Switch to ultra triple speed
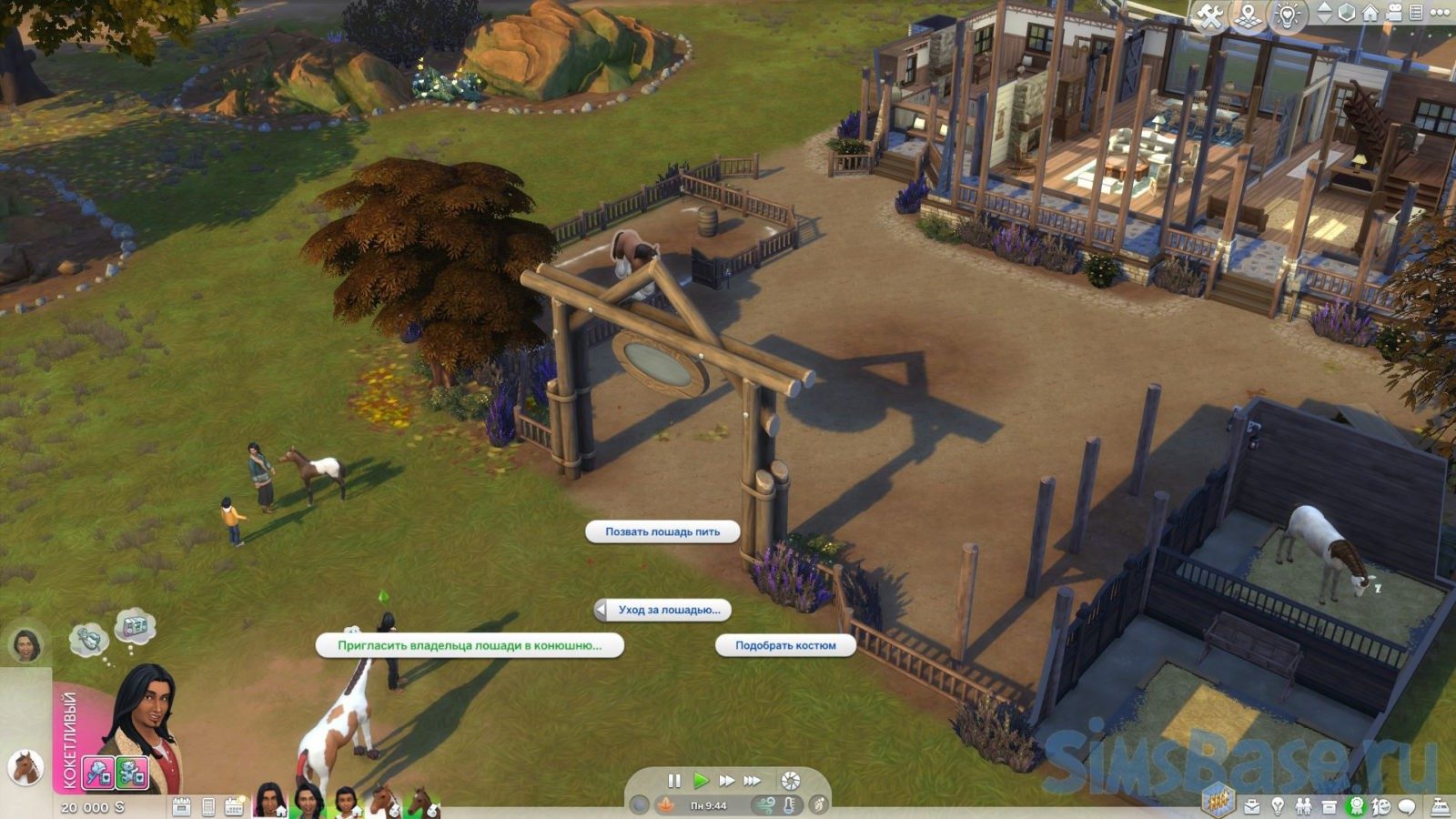The width and height of the screenshot is (1456, 819). point(752,781)
